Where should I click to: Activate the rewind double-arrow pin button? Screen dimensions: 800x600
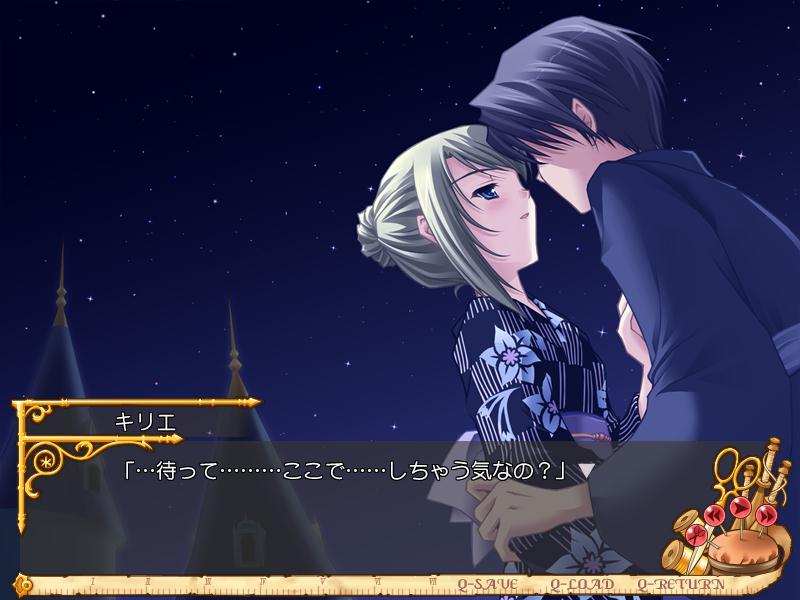pyautogui.click(x=716, y=516)
